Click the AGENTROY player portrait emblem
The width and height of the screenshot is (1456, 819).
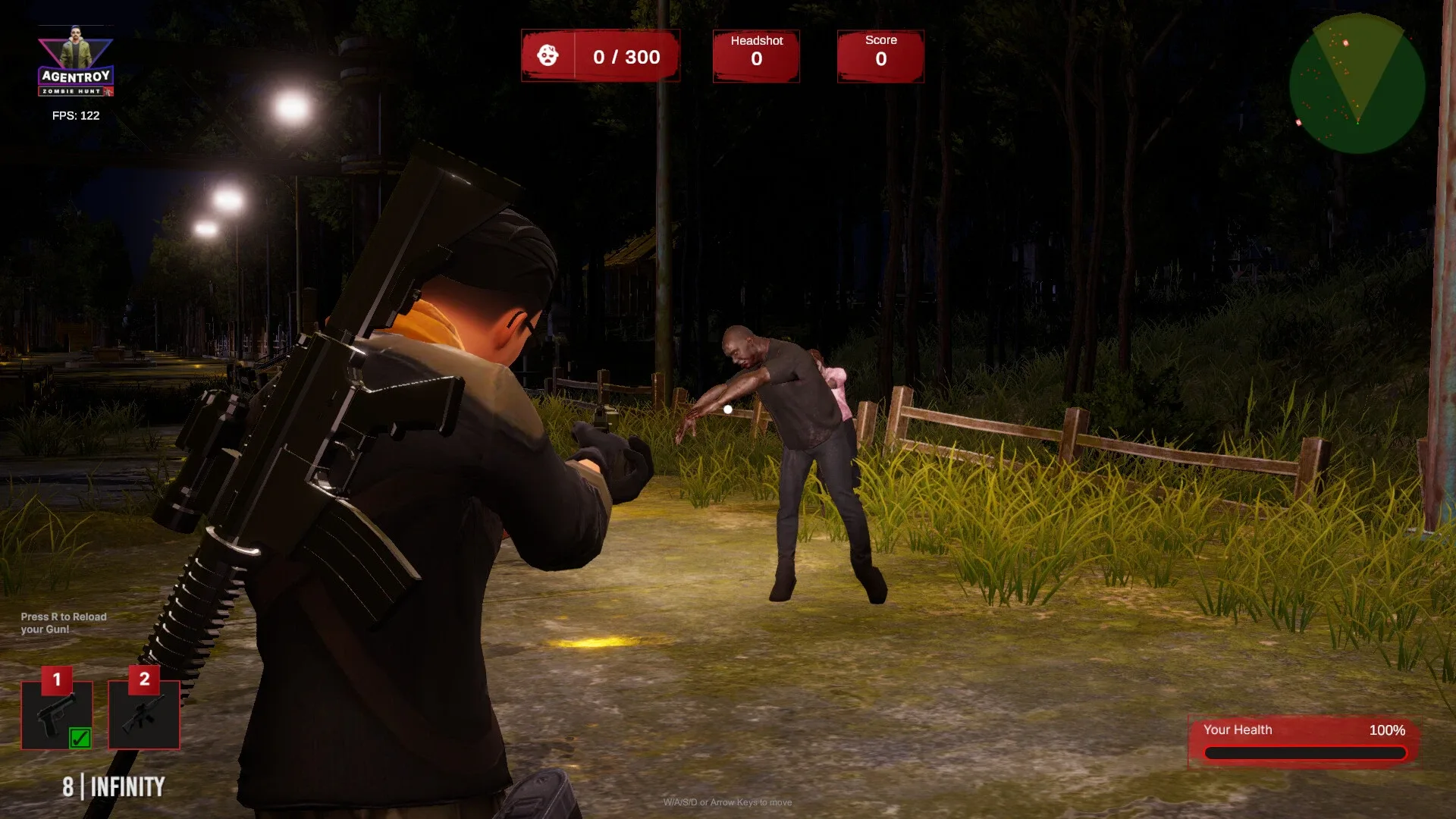click(x=76, y=47)
